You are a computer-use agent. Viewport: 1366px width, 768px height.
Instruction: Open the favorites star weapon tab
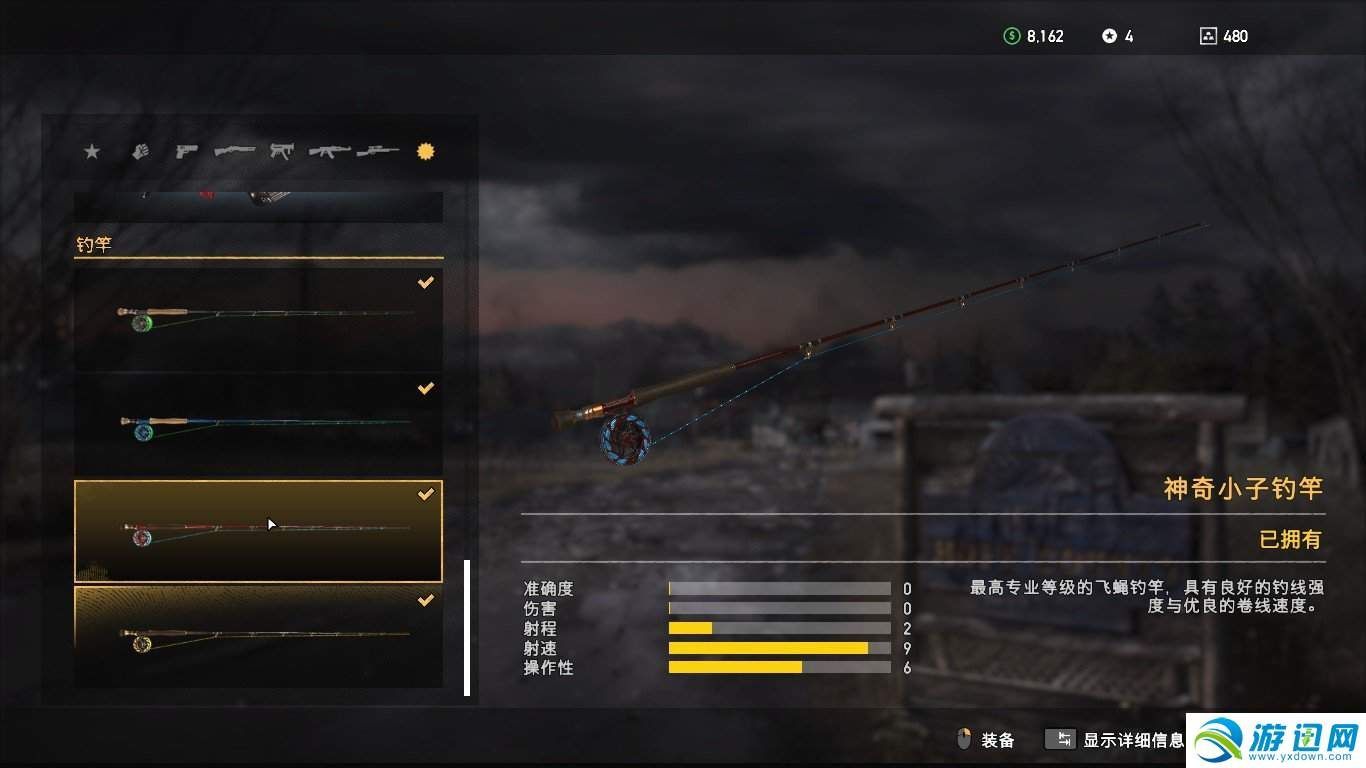tap(92, 151)
